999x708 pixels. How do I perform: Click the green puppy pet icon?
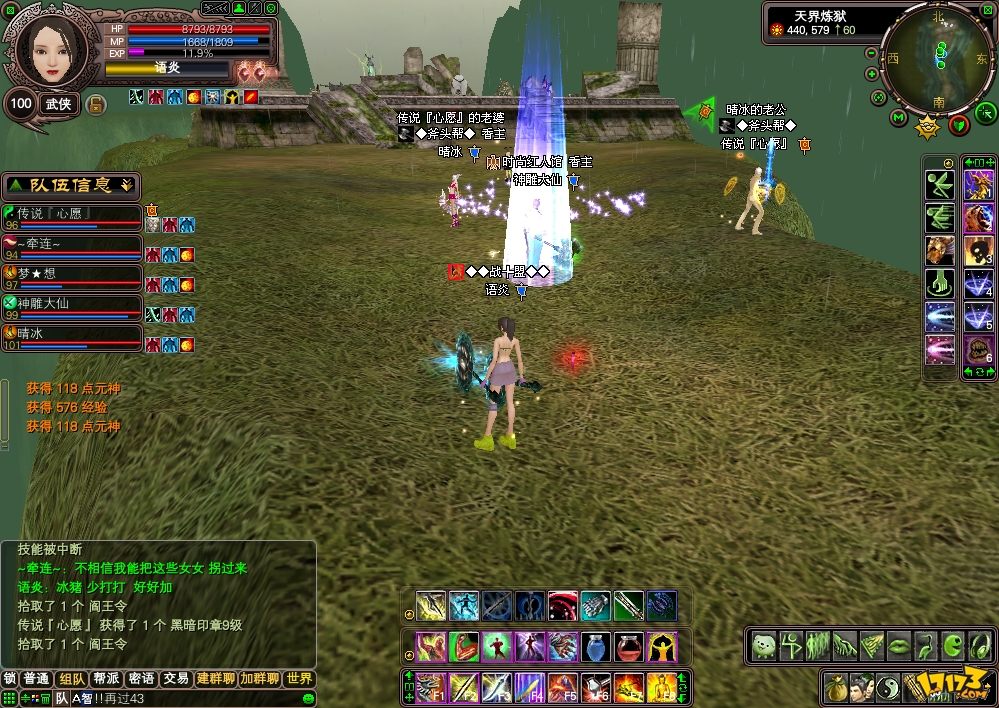click(764, 645)
